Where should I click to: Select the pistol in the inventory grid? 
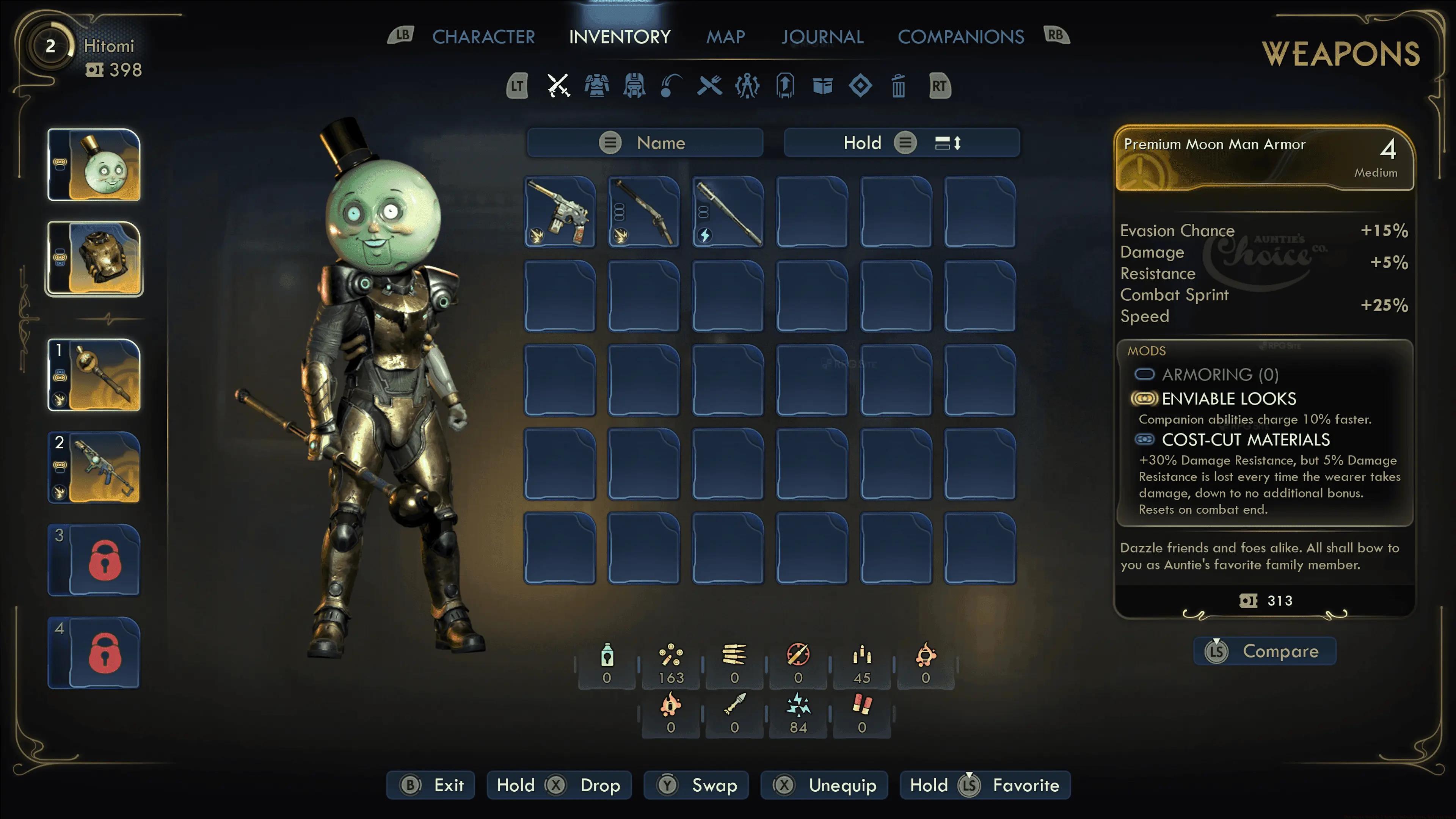560,212
